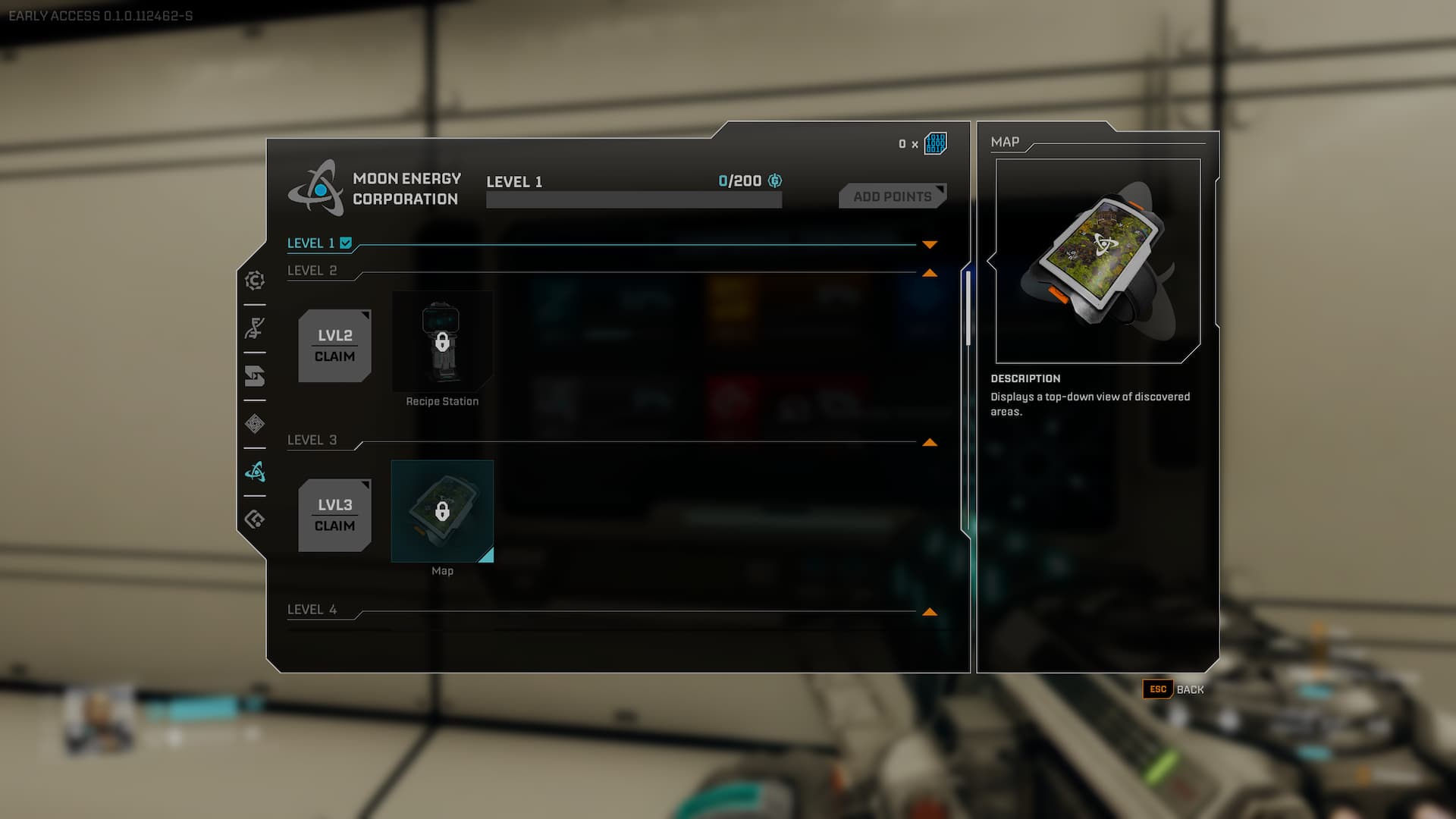This screenshot has width=1456, height=819.
Task: Click the Add Points button
Action: coord(892,196)
